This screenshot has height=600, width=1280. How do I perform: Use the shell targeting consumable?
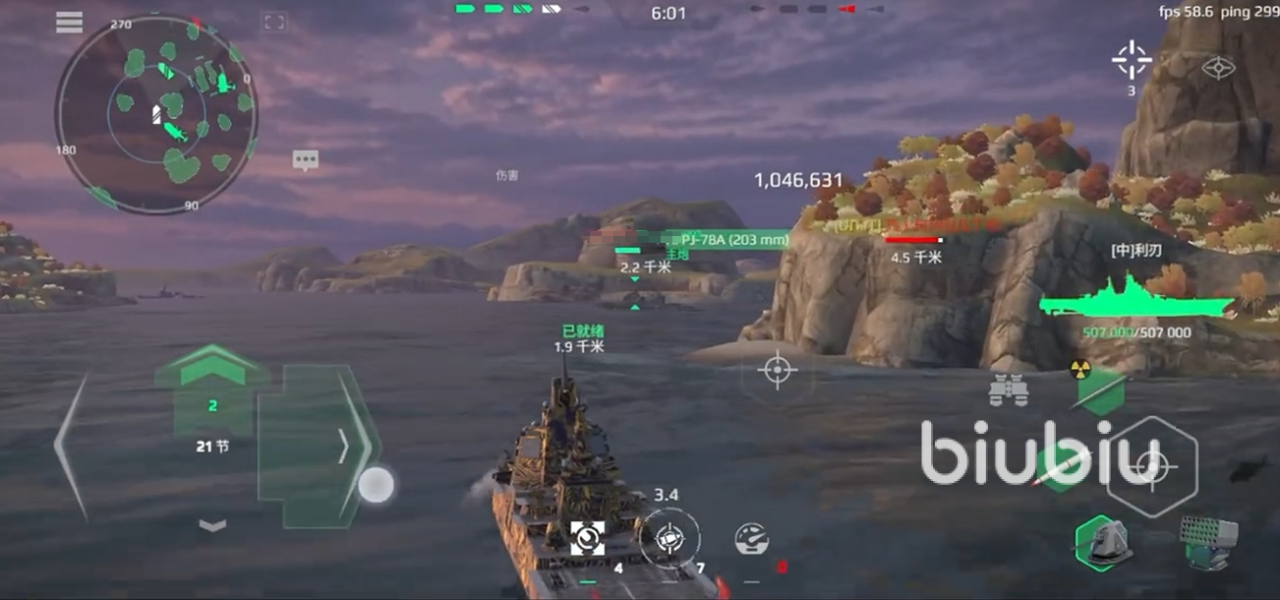669,537
